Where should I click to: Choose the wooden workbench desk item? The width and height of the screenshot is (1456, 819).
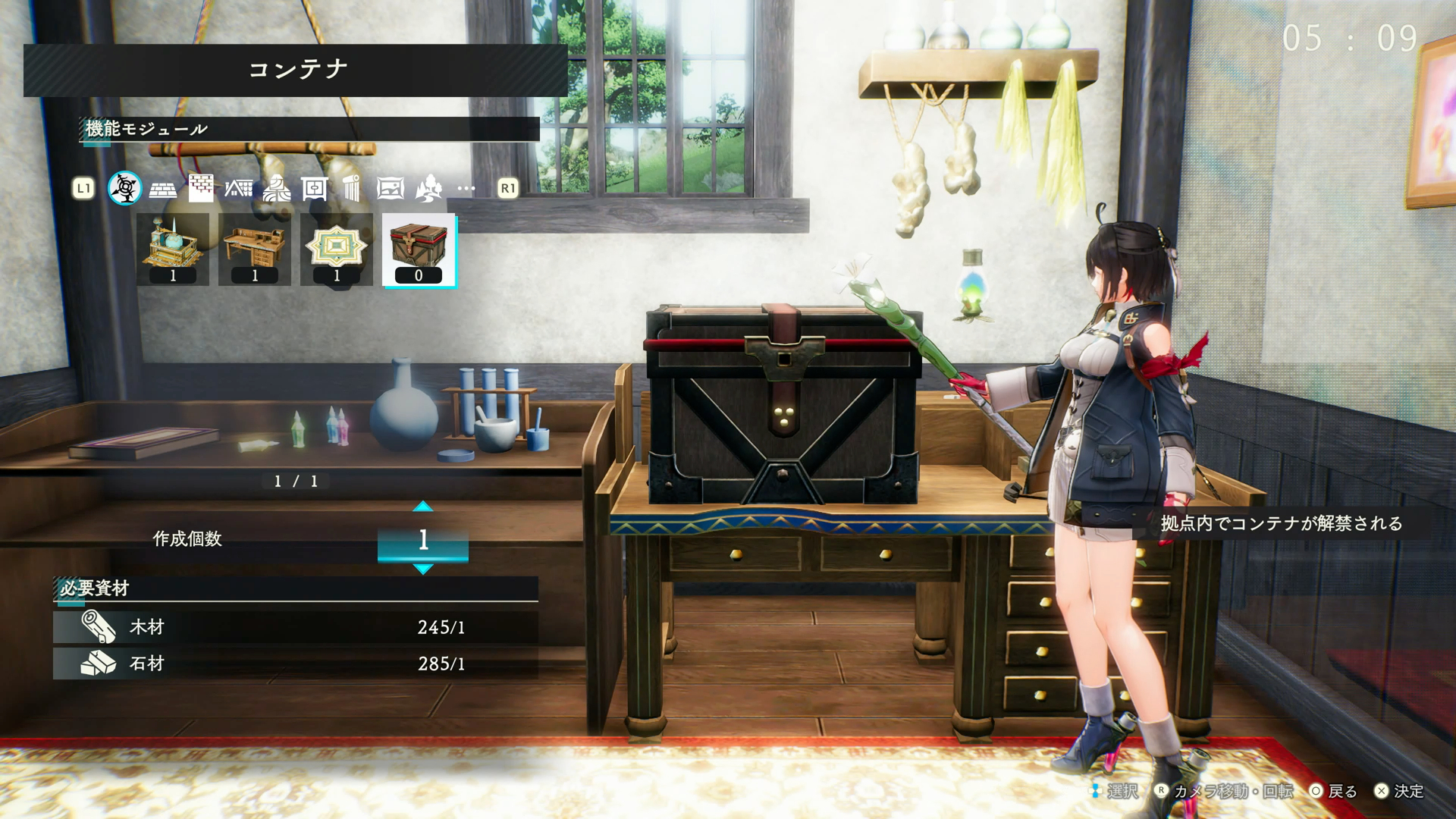(255, 249)
